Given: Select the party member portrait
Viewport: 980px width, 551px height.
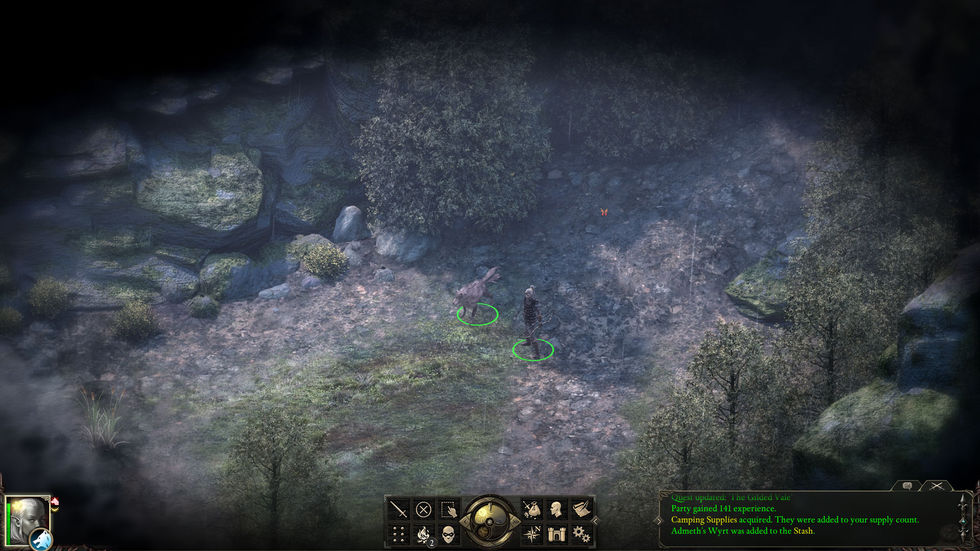Looking at the screenshot, I should coord(26,516).
